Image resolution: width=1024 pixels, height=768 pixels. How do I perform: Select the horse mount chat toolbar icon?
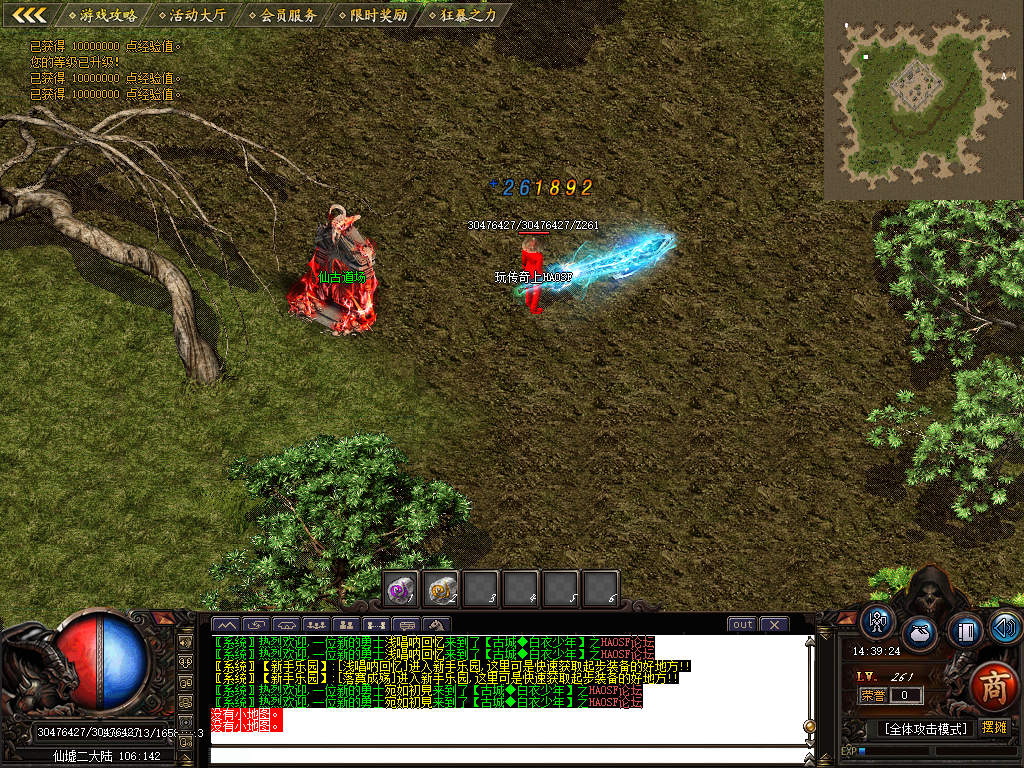(x=437, y=625)
